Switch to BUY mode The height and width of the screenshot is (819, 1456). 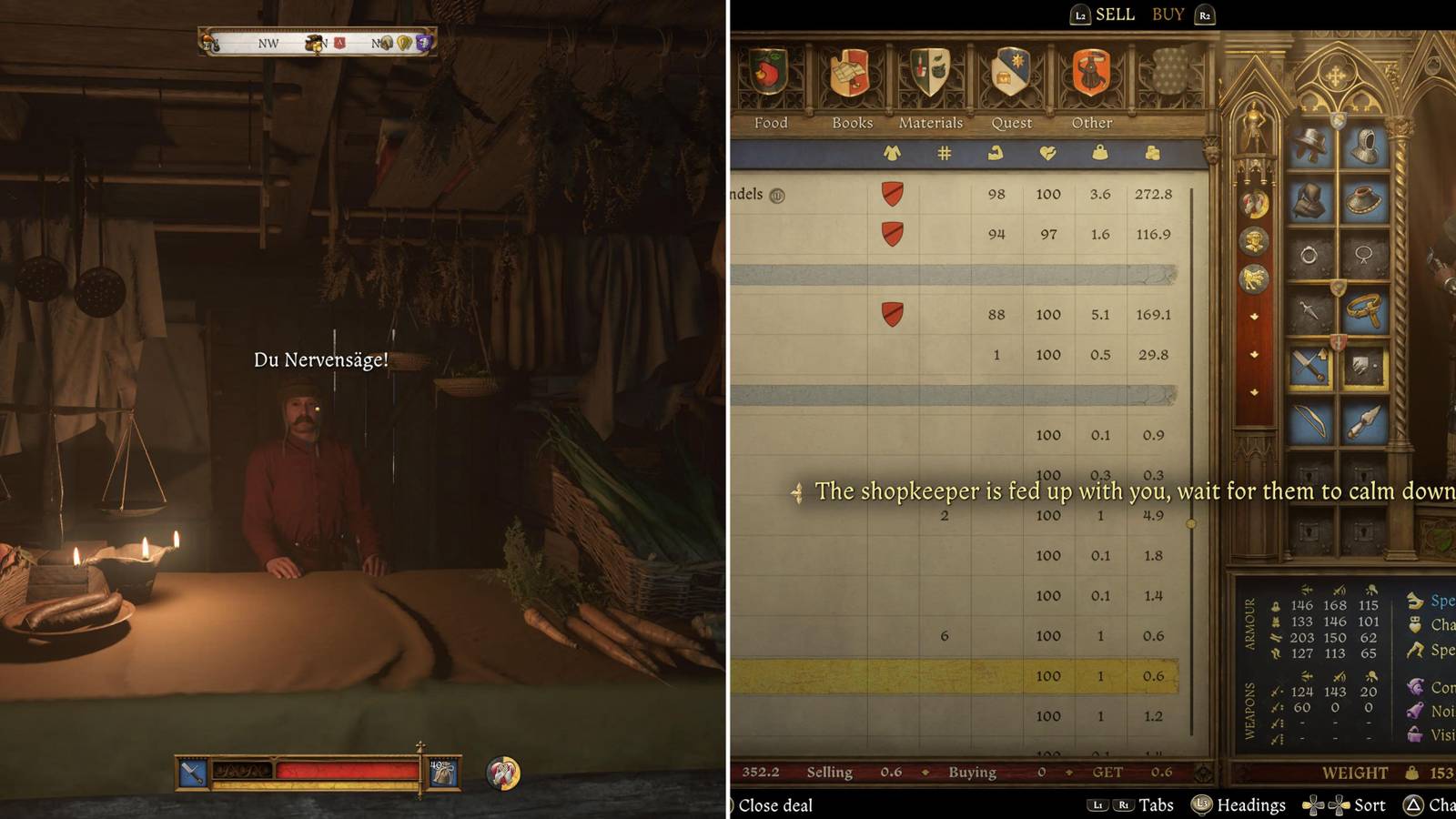point(1168,15)
